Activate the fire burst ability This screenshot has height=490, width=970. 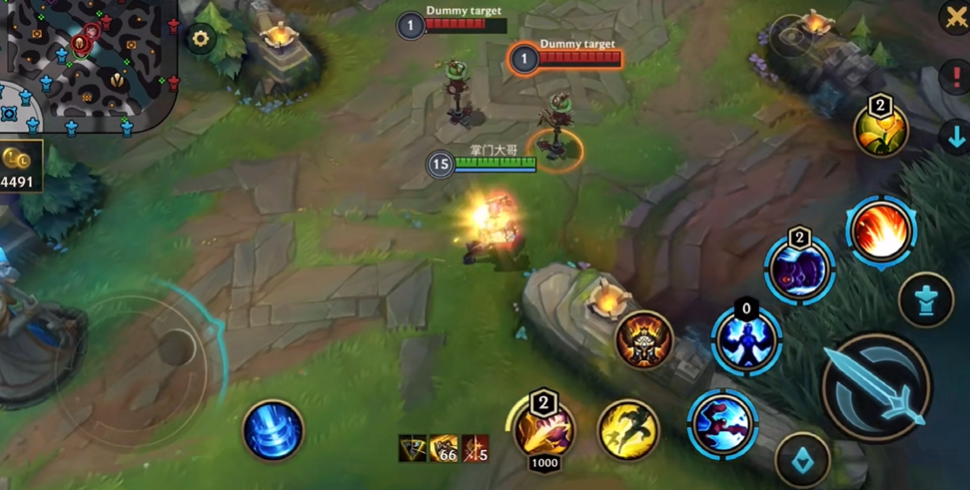tap(881, 232)
